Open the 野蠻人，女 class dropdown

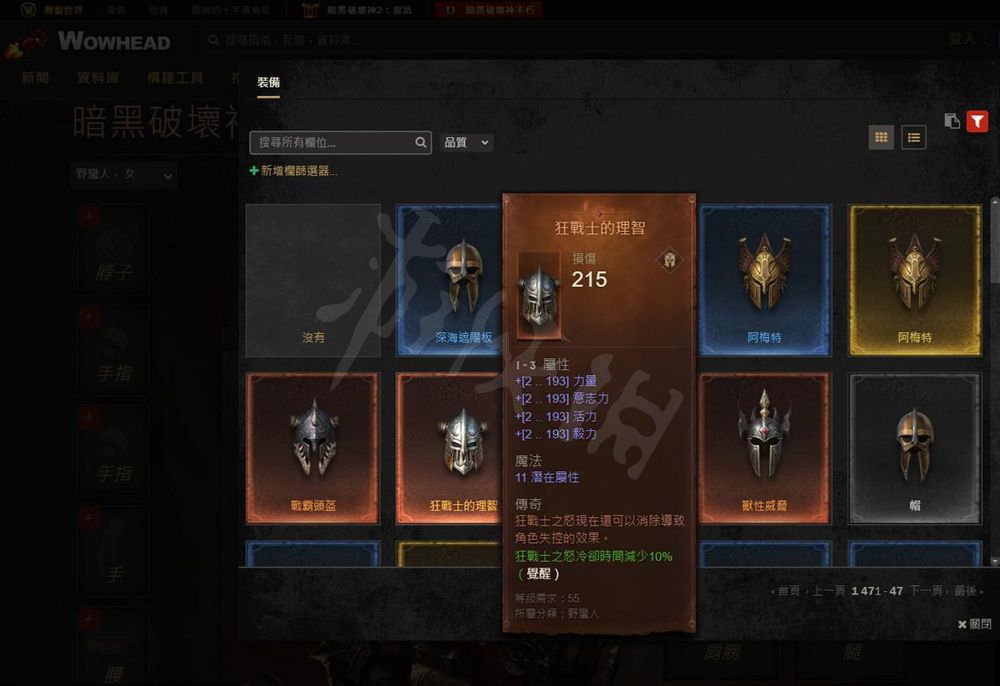(124, 175)
